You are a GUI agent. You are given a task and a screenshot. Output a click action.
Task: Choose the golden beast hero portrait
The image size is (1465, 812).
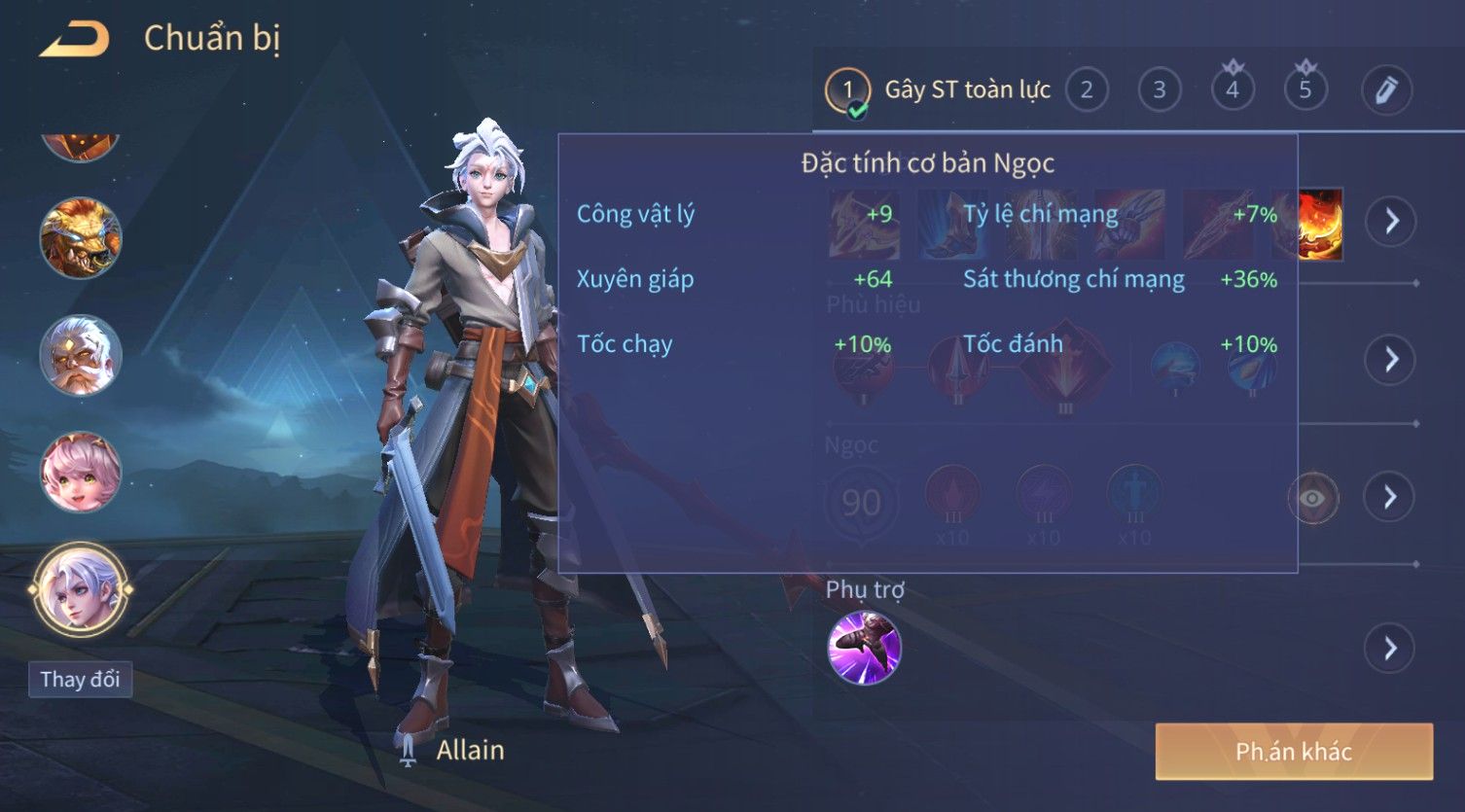tap(80, 237)
